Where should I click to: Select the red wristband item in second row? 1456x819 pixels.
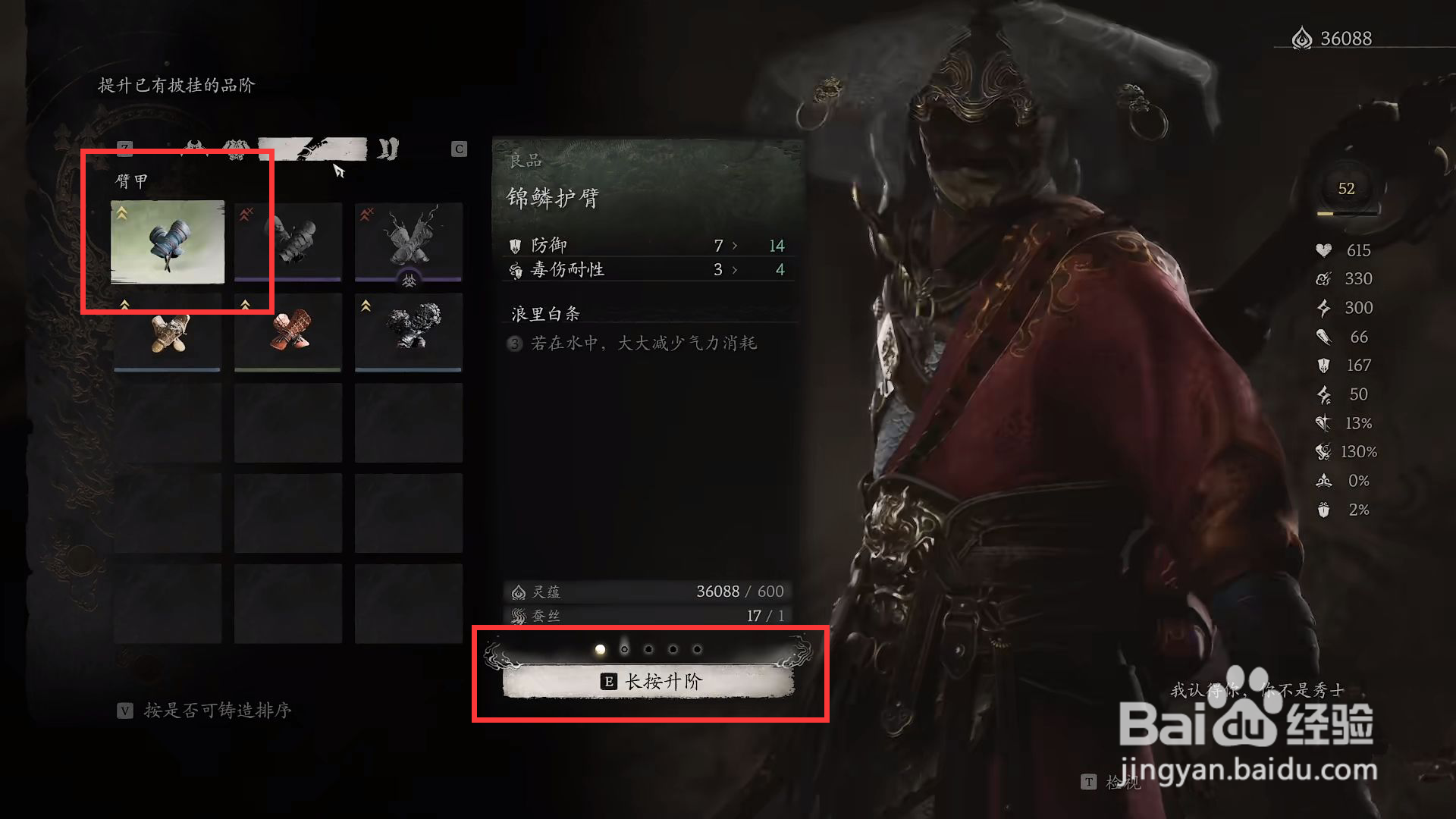coord(288,334)
